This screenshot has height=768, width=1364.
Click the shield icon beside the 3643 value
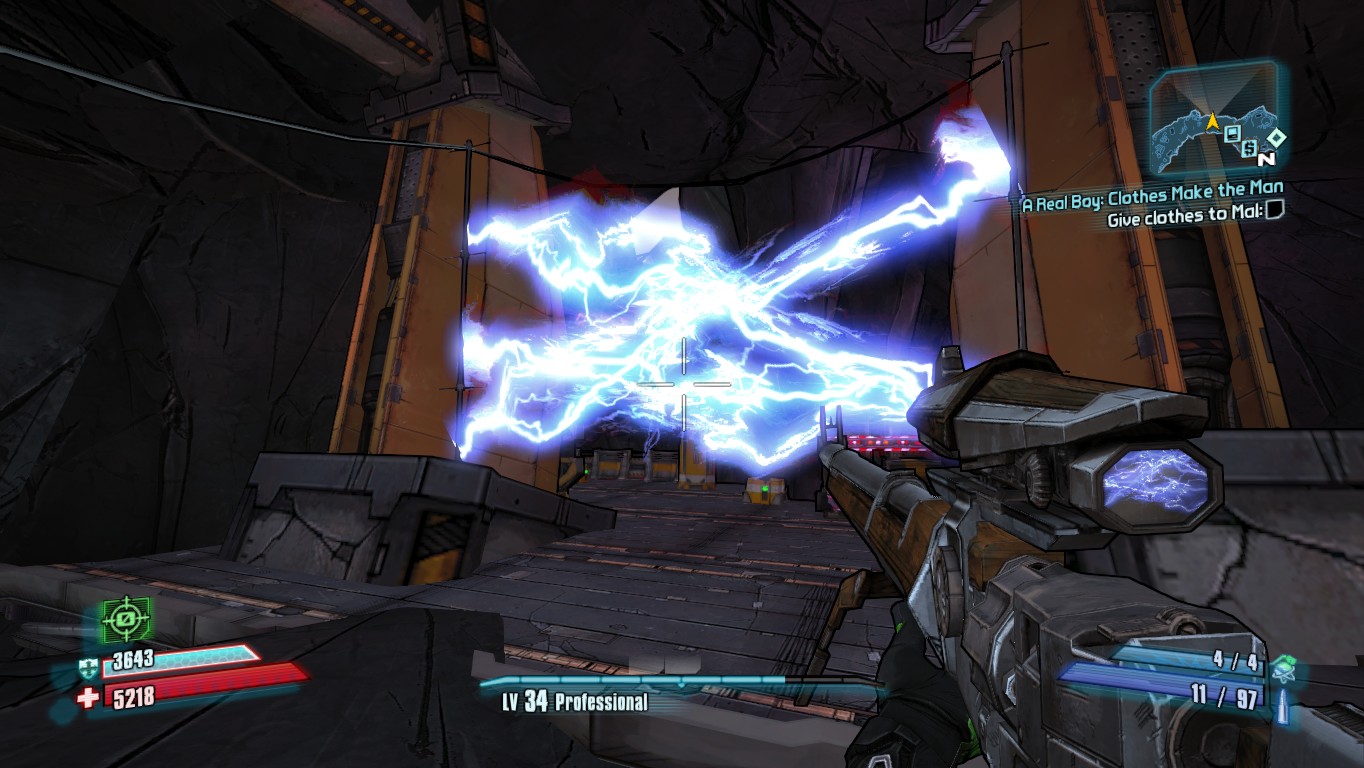point(90,668)
